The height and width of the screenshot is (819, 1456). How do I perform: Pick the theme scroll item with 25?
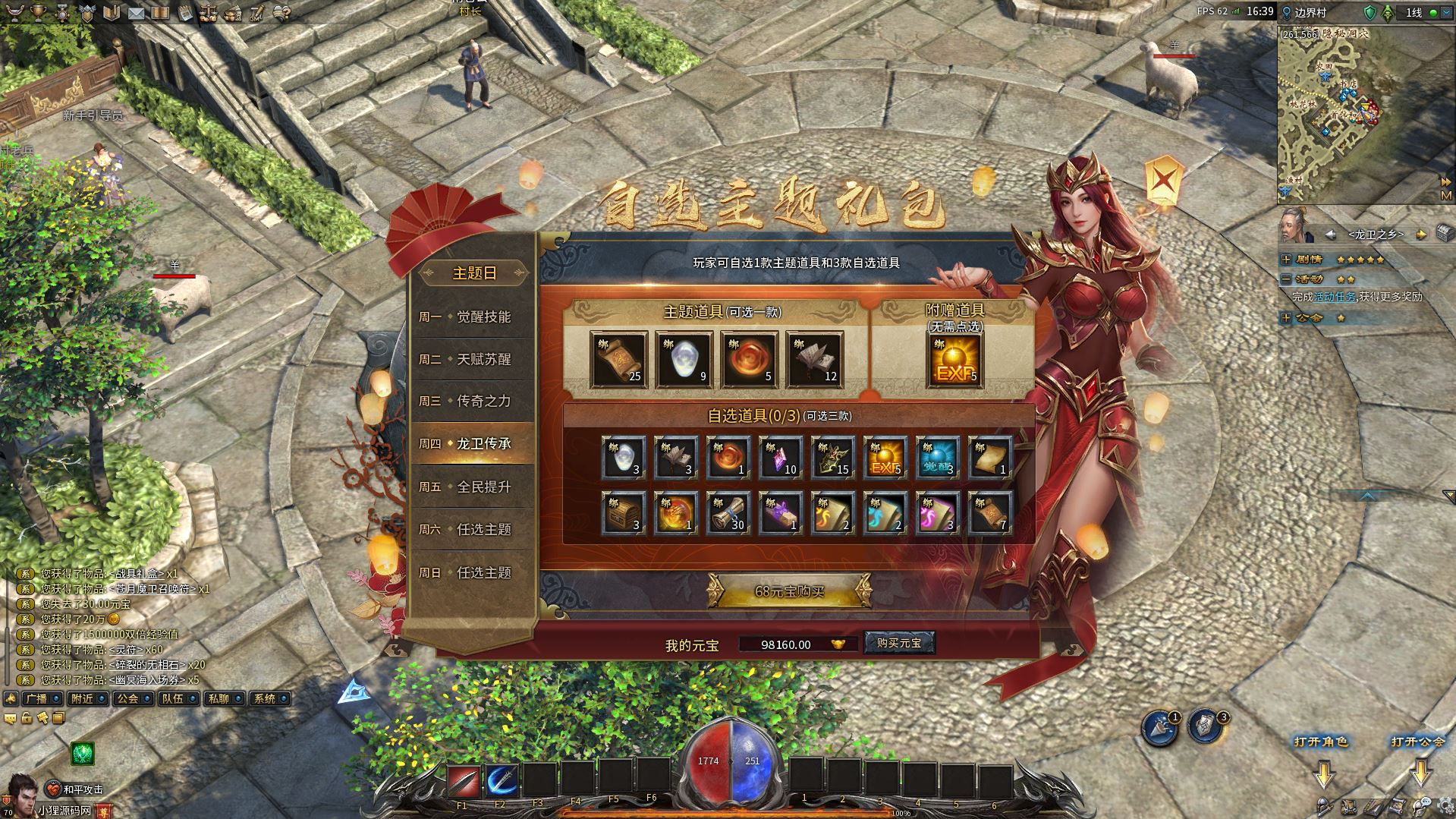click(618, 360)
